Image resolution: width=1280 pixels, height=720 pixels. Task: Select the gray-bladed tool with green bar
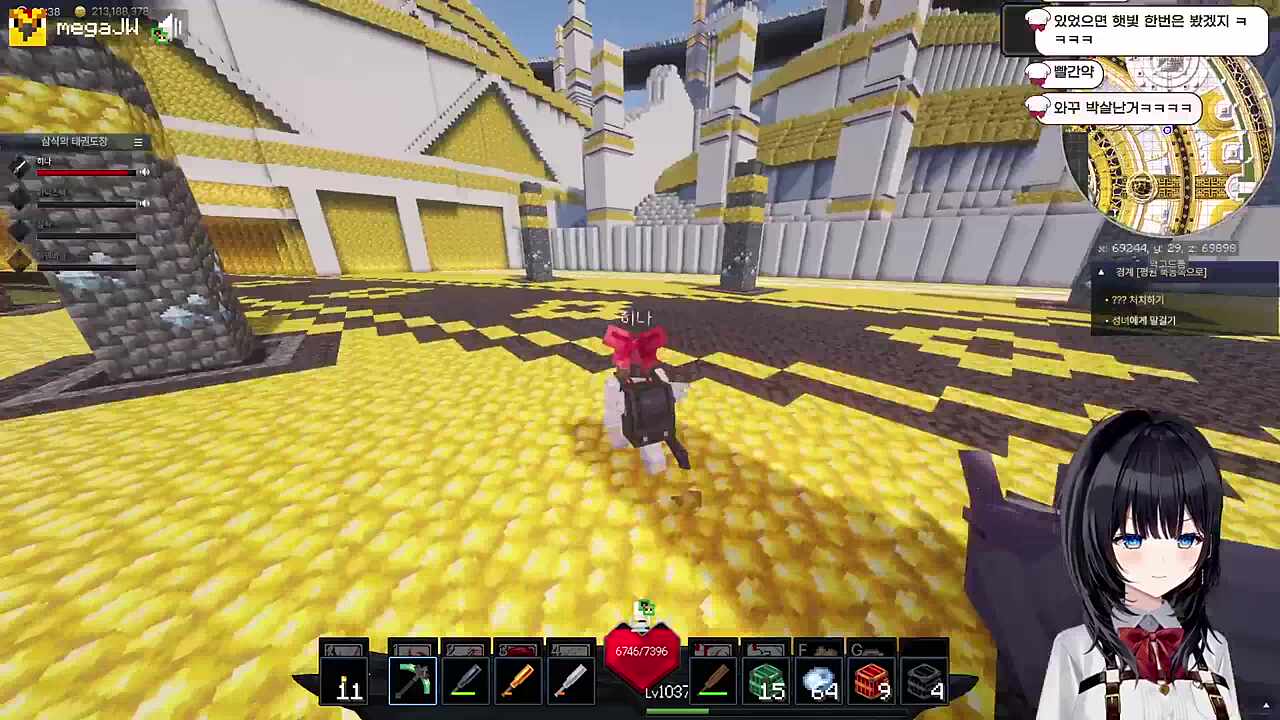(x=465, y=681)
